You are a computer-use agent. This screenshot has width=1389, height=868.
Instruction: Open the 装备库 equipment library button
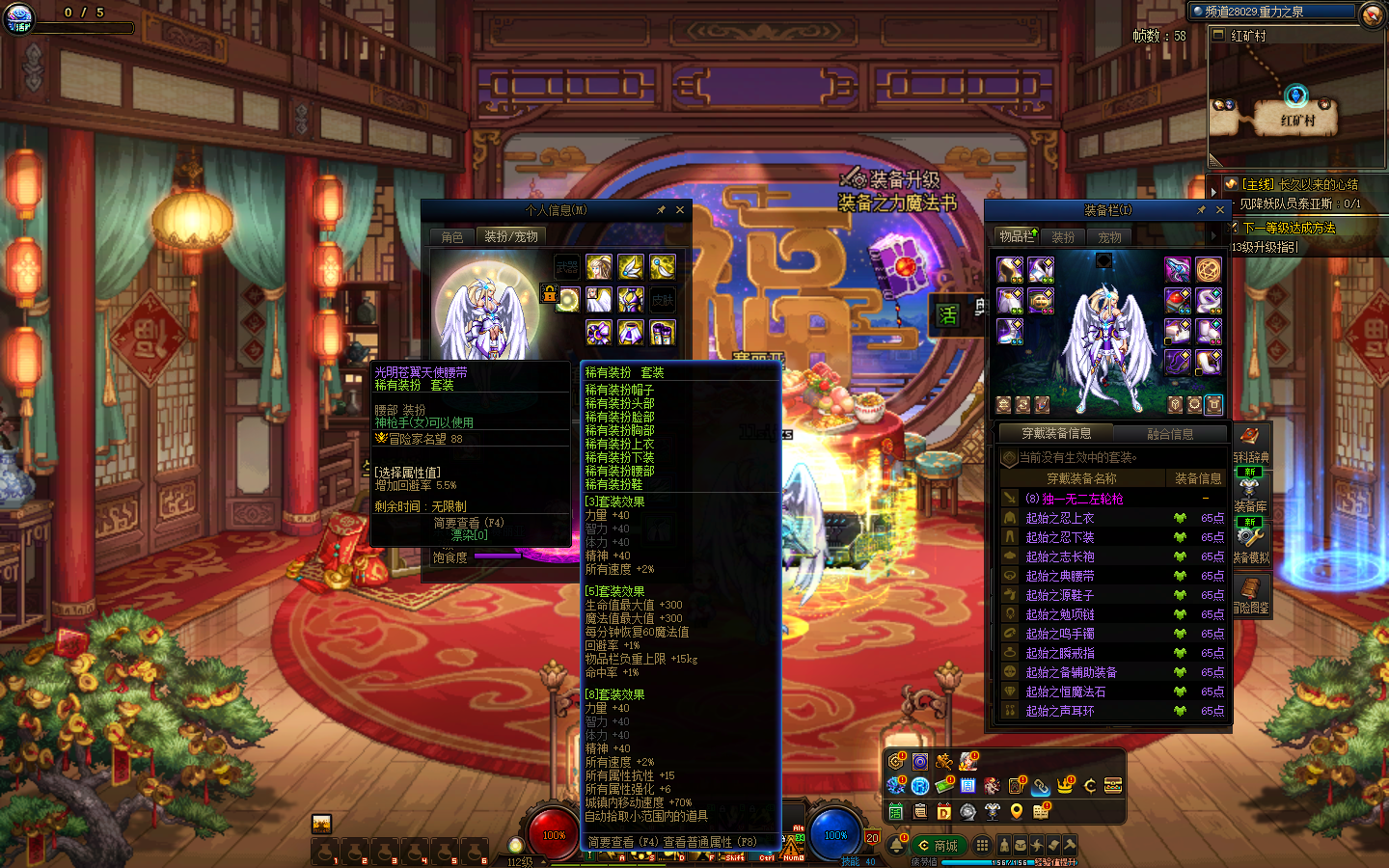coord(1250,494)
